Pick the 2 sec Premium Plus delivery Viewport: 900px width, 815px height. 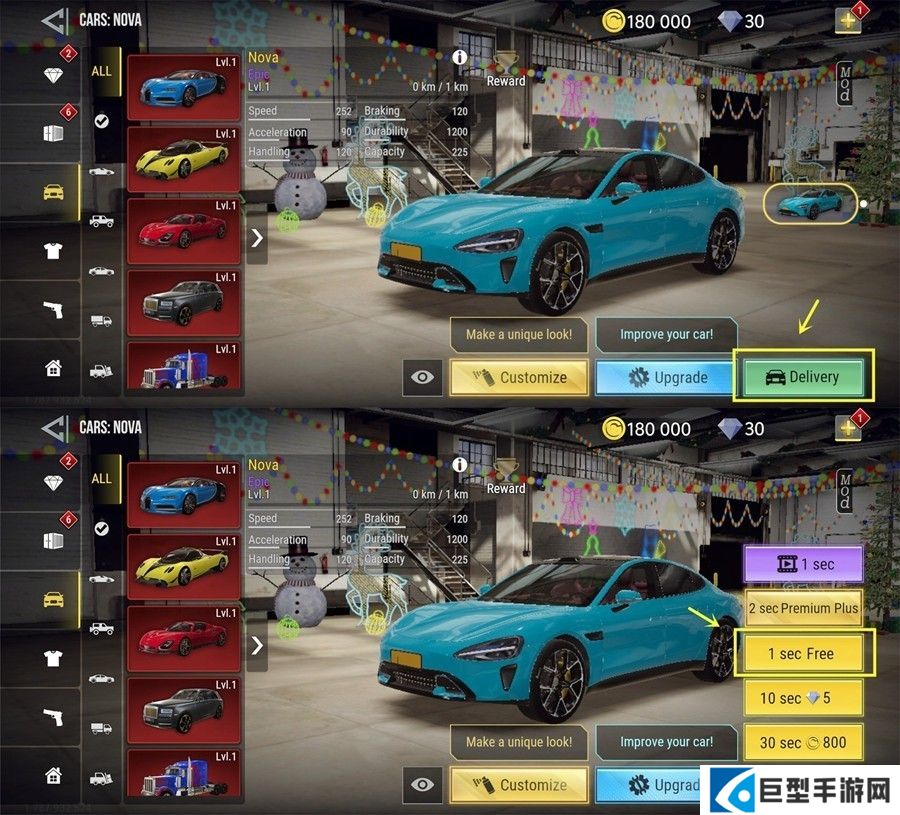tap(803, 608)
